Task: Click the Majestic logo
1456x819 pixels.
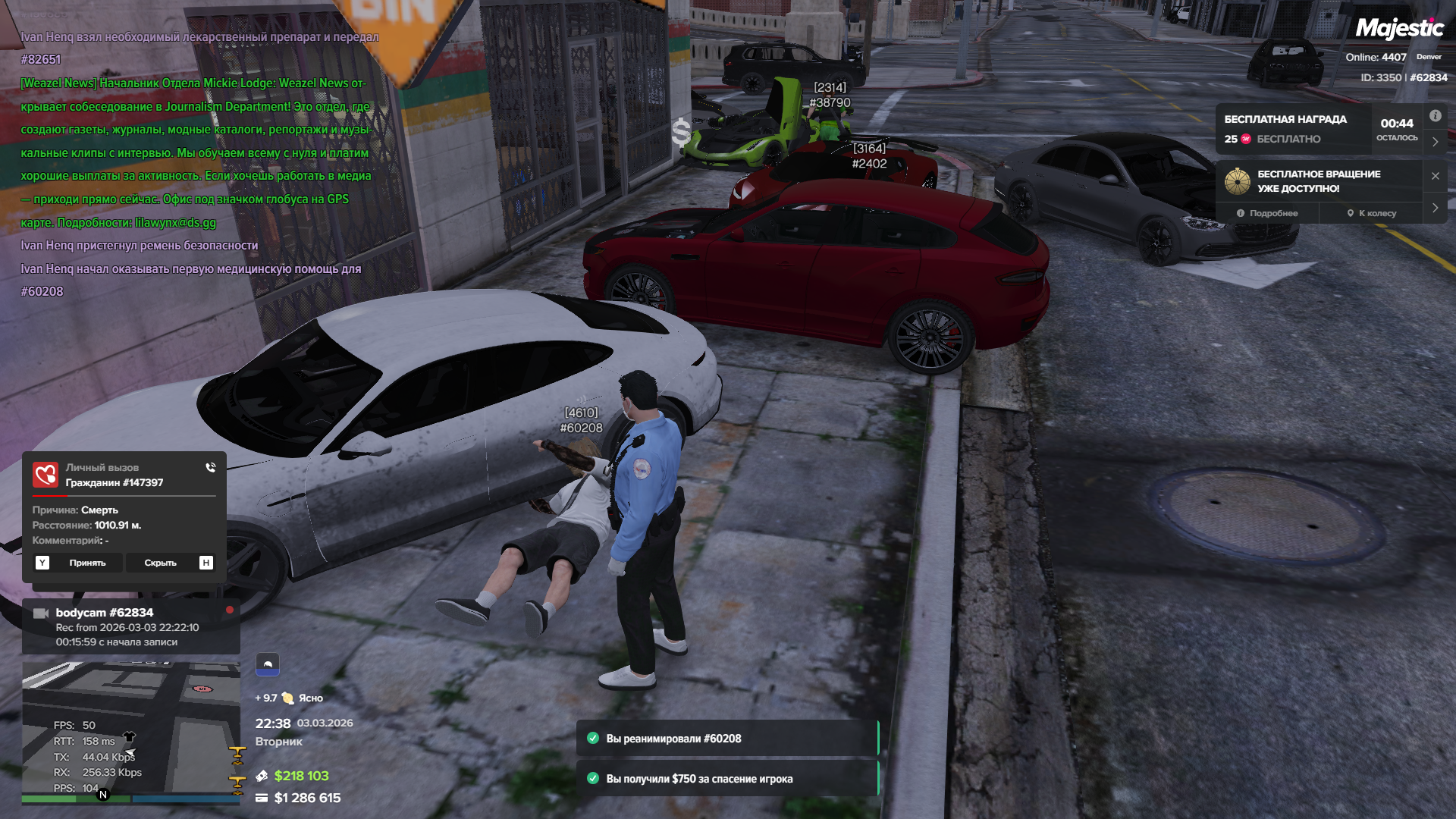Action: point(1399,29)
